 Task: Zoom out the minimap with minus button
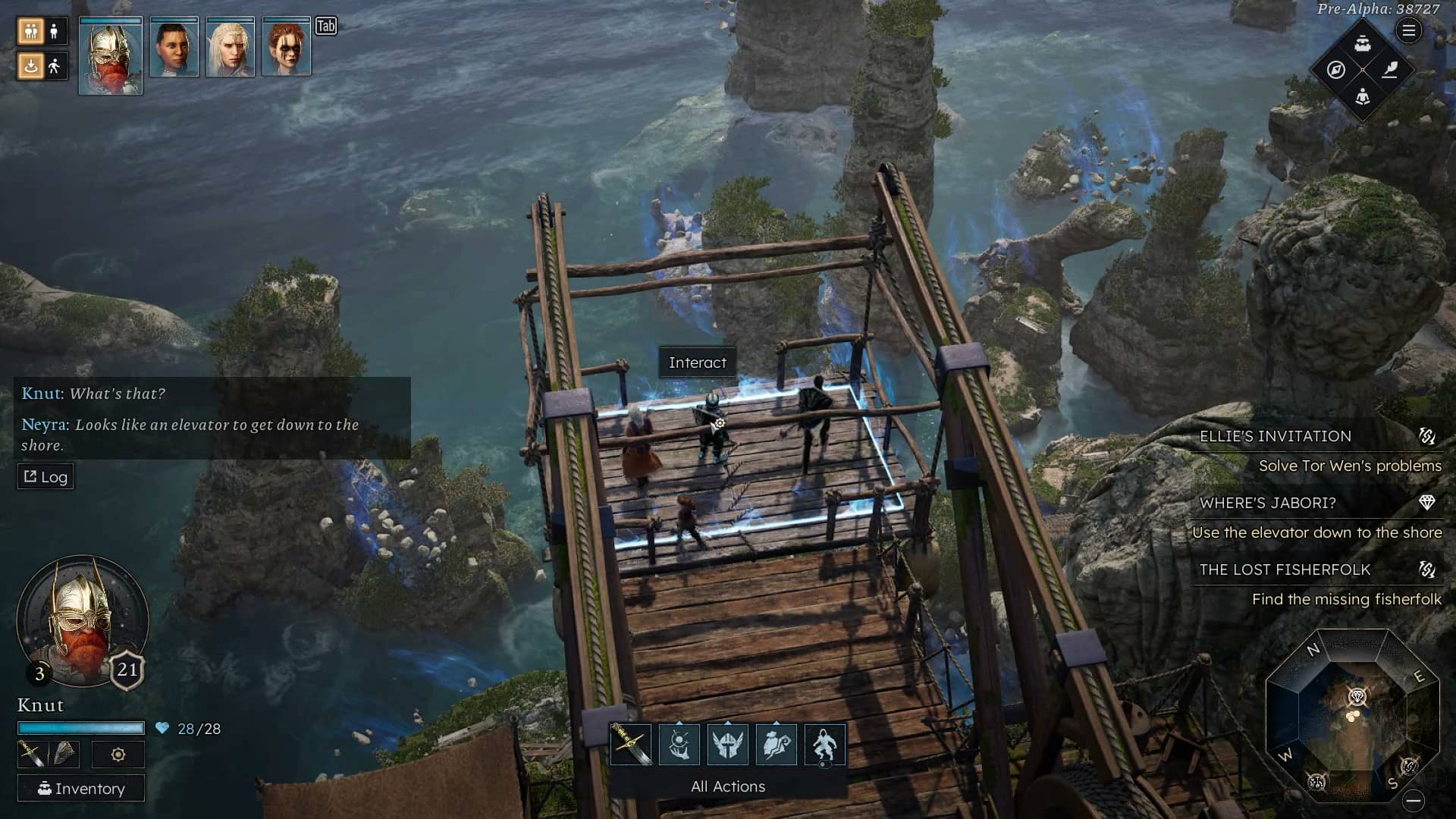(1414, 801)
